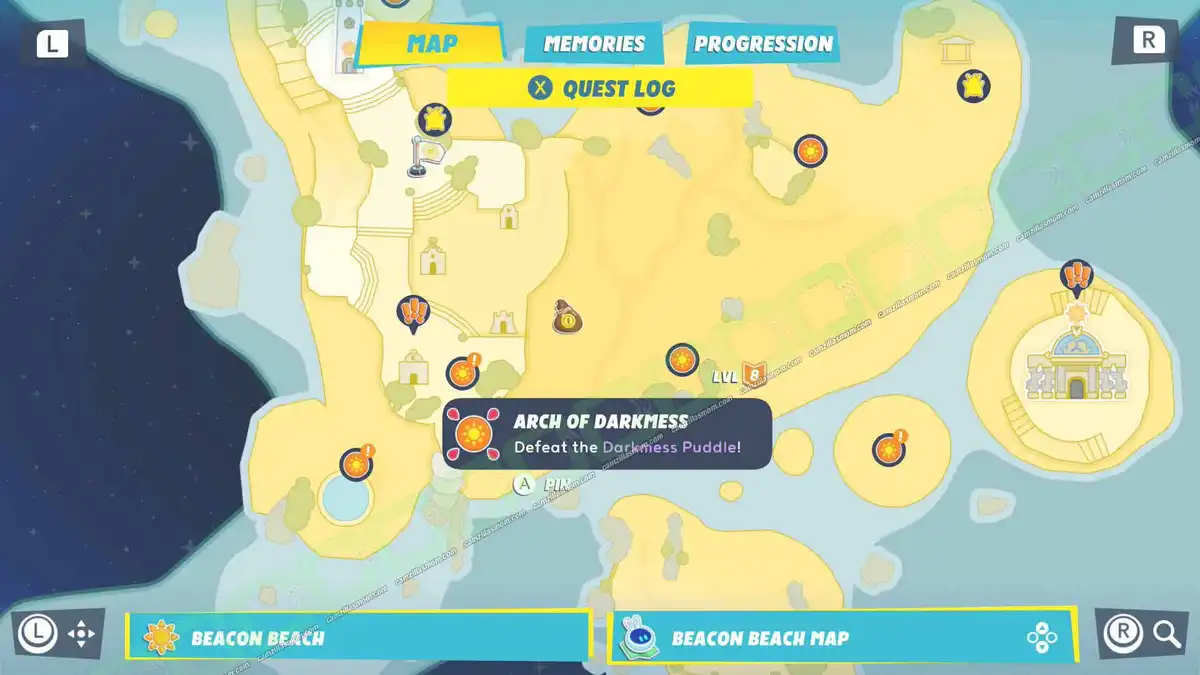Click the sun marker on the small round island
Screen dimensions: 1200x675
click(888, 449)
